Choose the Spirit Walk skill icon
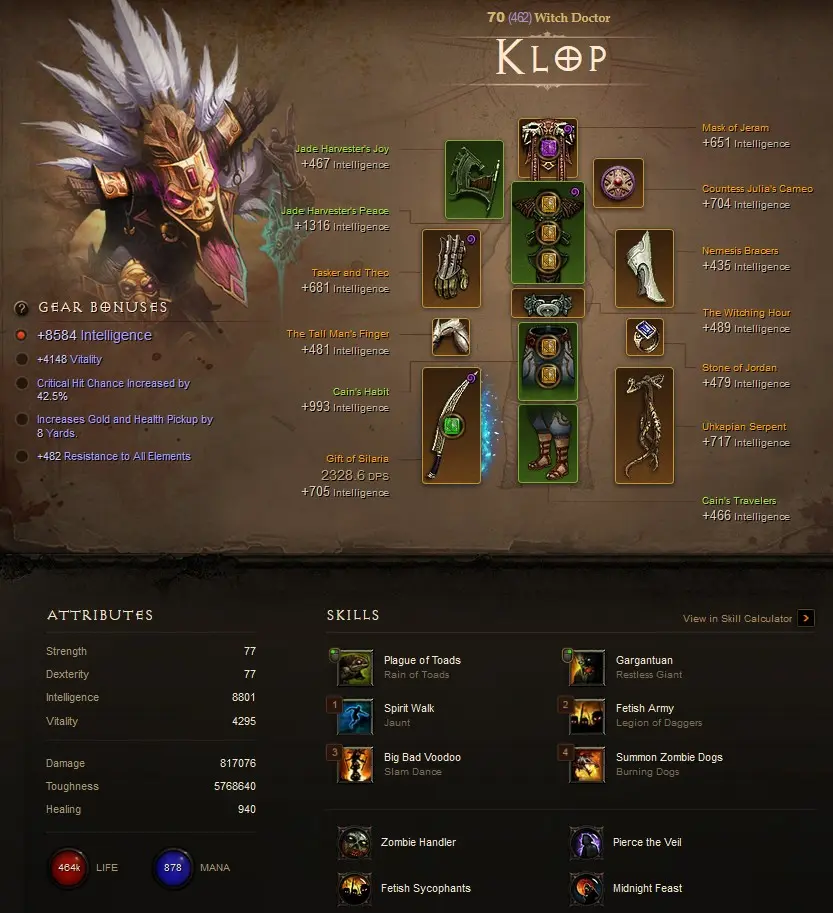This screenshot has width=833, height=913. click(x=355, y=715)
